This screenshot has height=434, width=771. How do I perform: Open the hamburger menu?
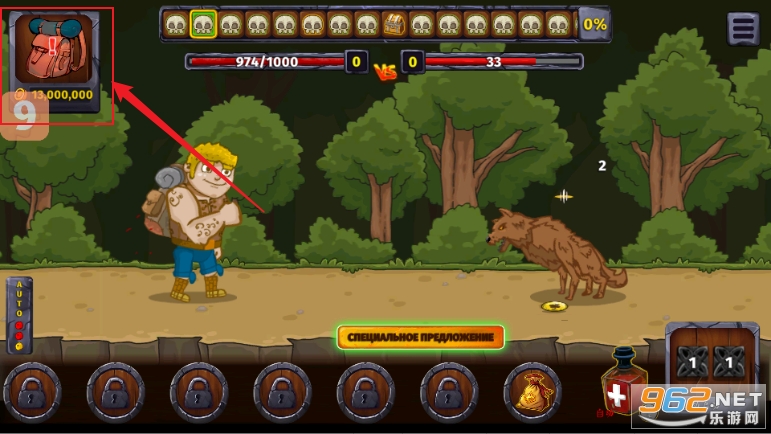click(743, 29)
